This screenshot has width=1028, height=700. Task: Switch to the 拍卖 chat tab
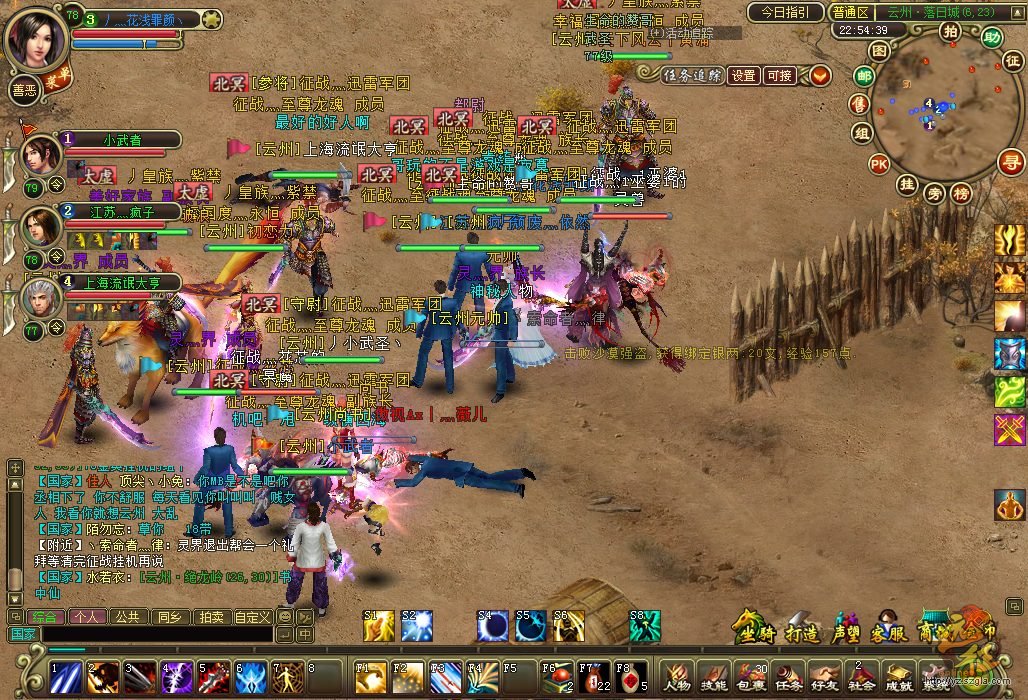click(209, 617)
